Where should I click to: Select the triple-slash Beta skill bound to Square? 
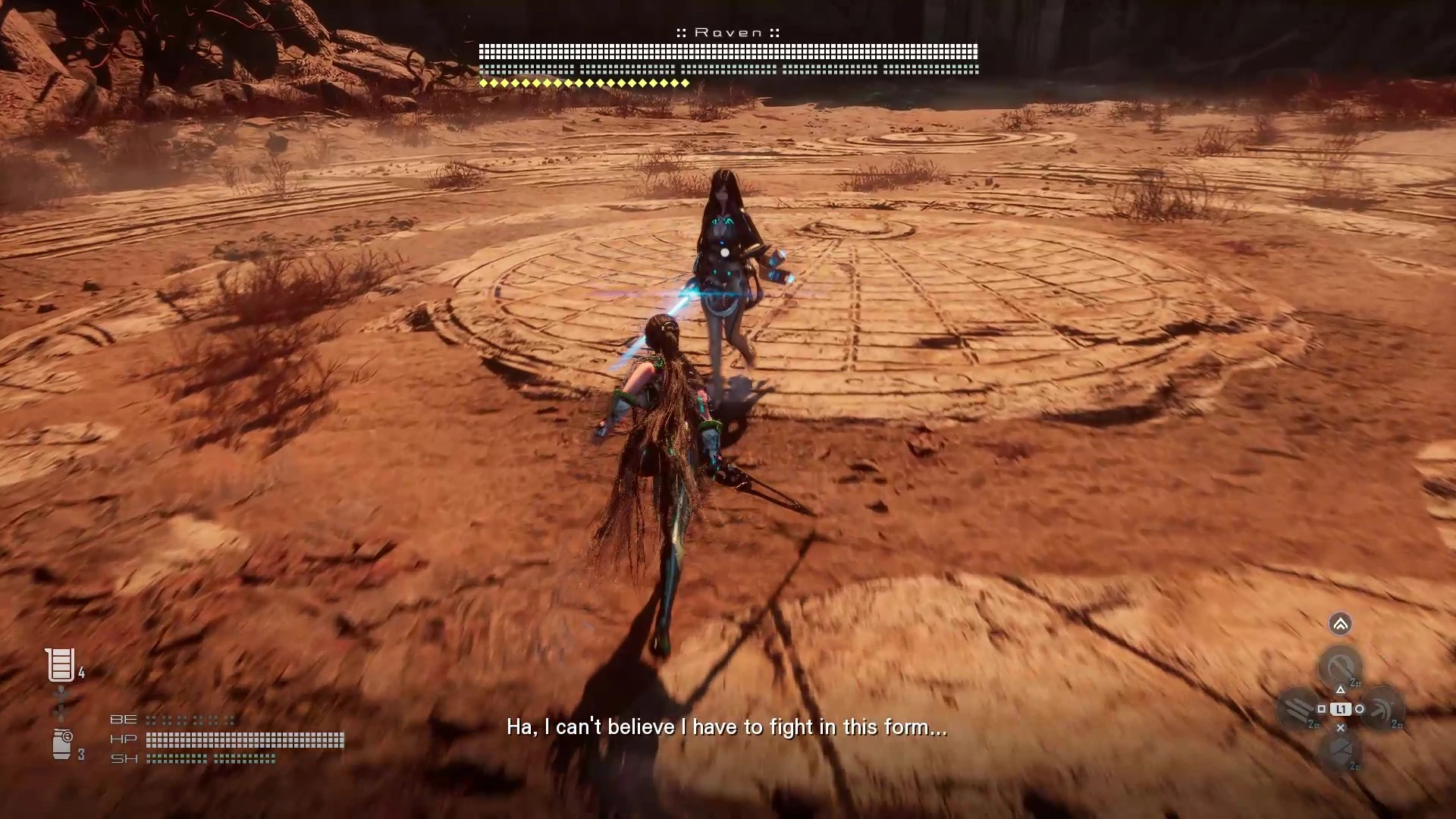1298,707
